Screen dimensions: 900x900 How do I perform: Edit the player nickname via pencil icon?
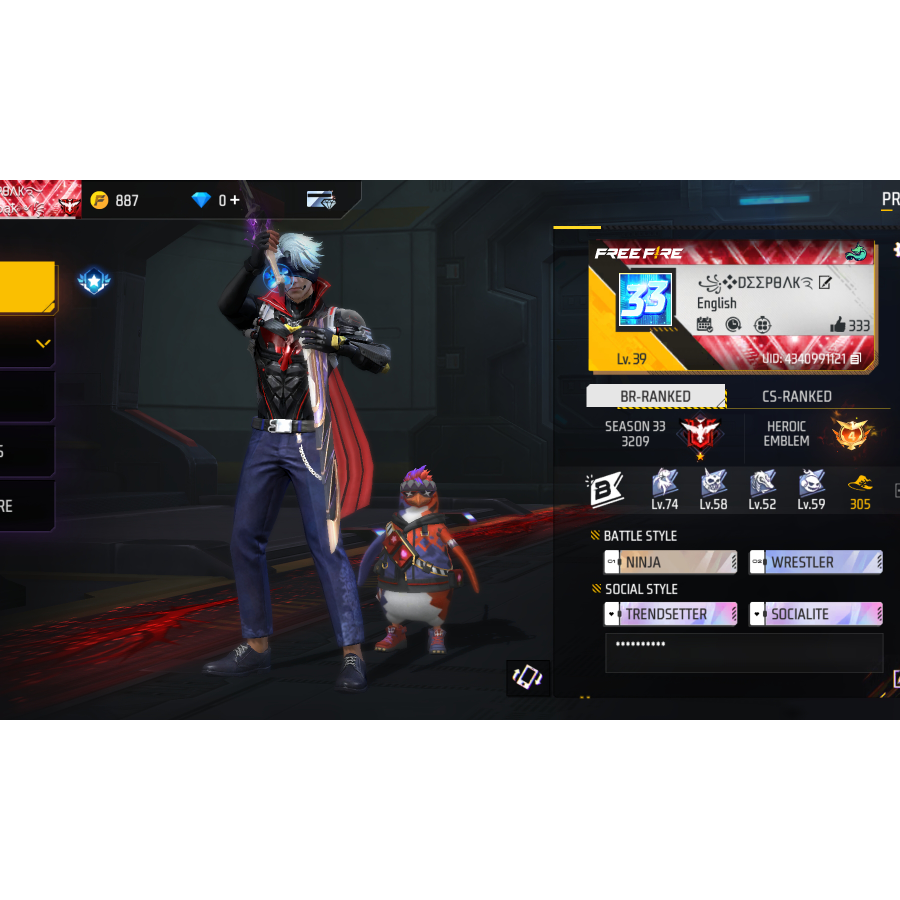point(825,283)
